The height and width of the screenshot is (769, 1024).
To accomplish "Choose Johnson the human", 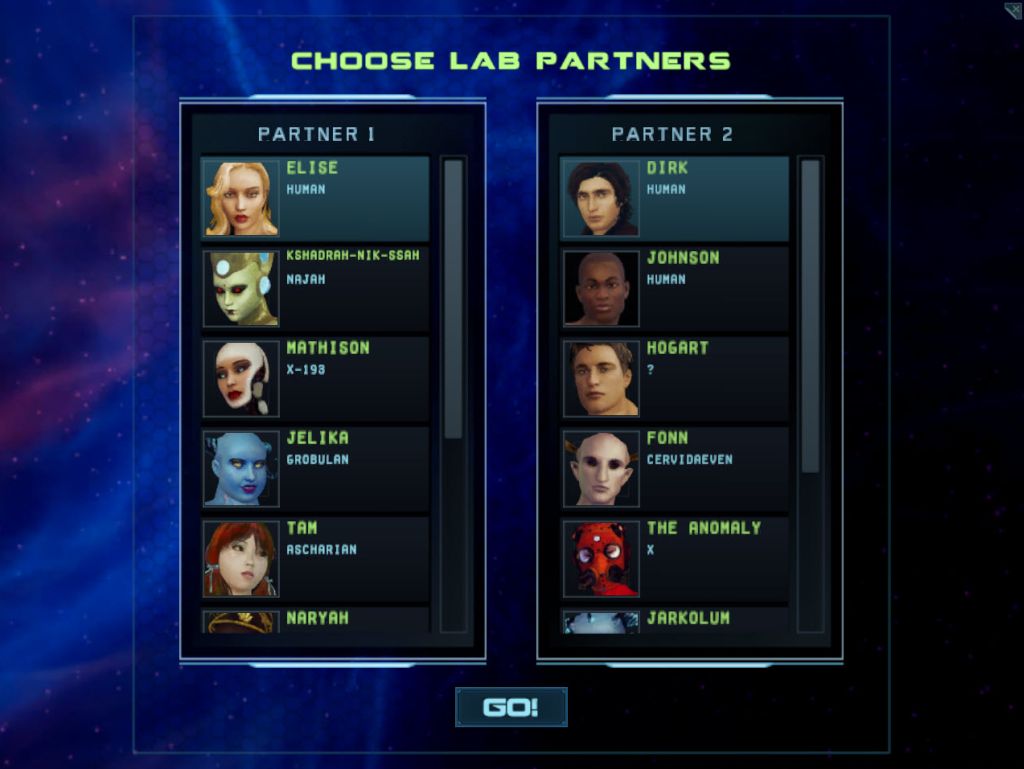I will [x=675, y=289].
